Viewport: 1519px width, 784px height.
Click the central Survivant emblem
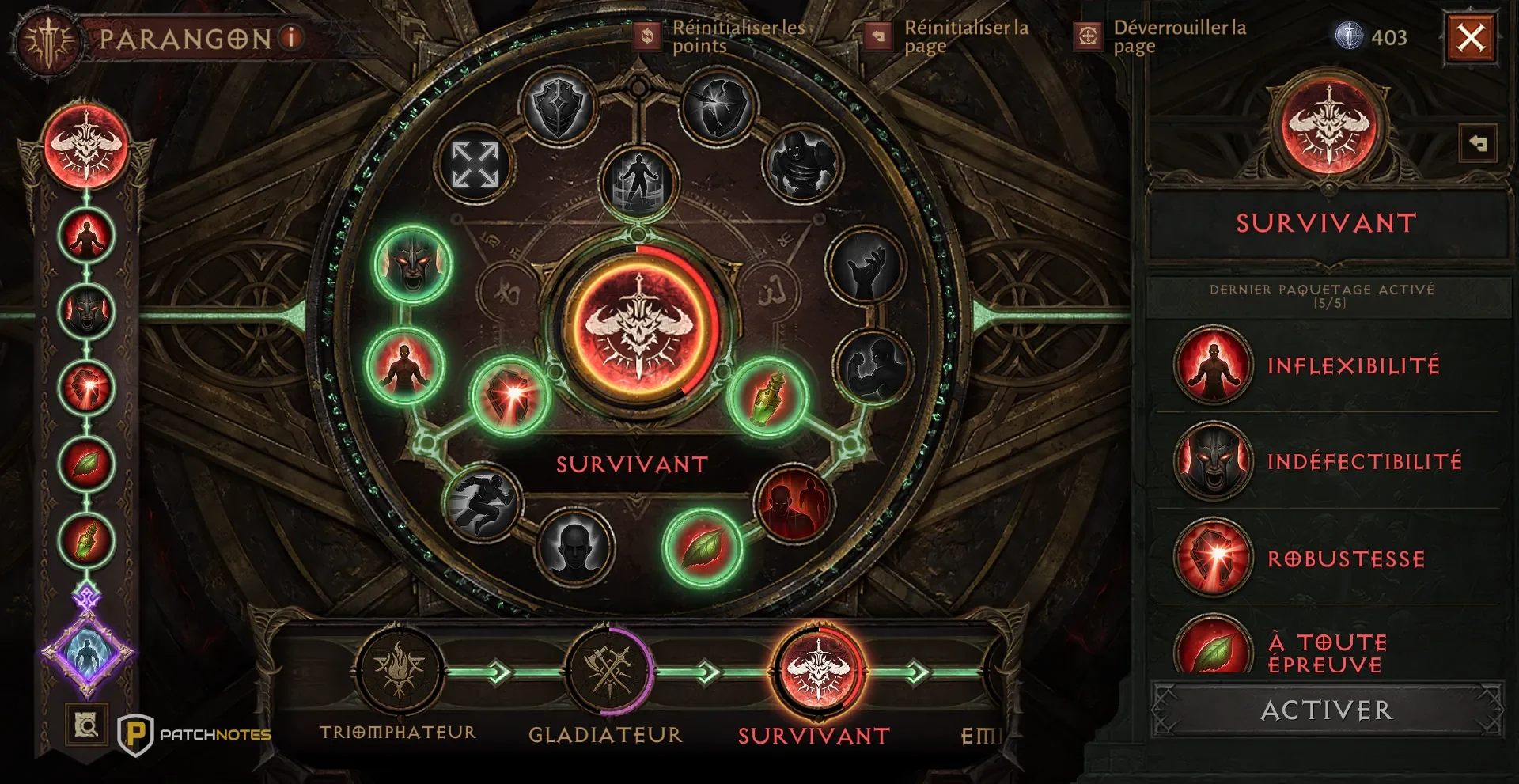pyautogui.click(x=638, y=326)
